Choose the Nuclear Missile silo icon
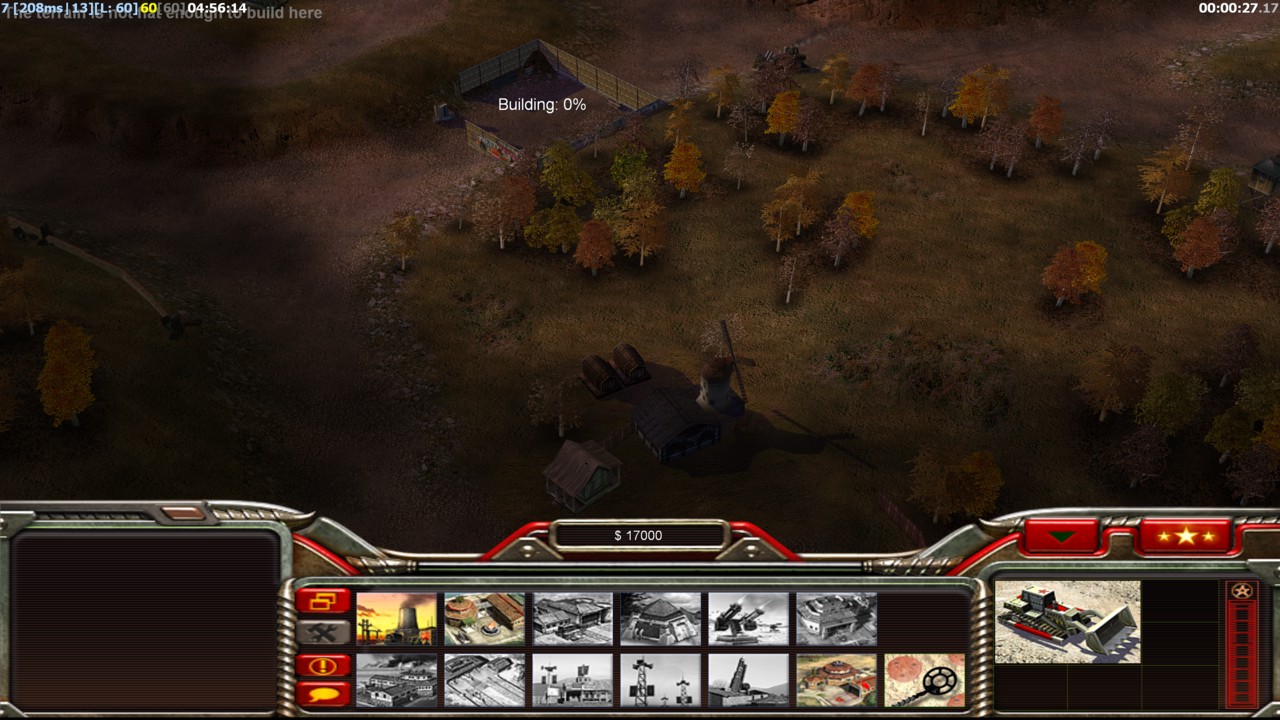The image size is (1280, 720). (x=748, y=680)
